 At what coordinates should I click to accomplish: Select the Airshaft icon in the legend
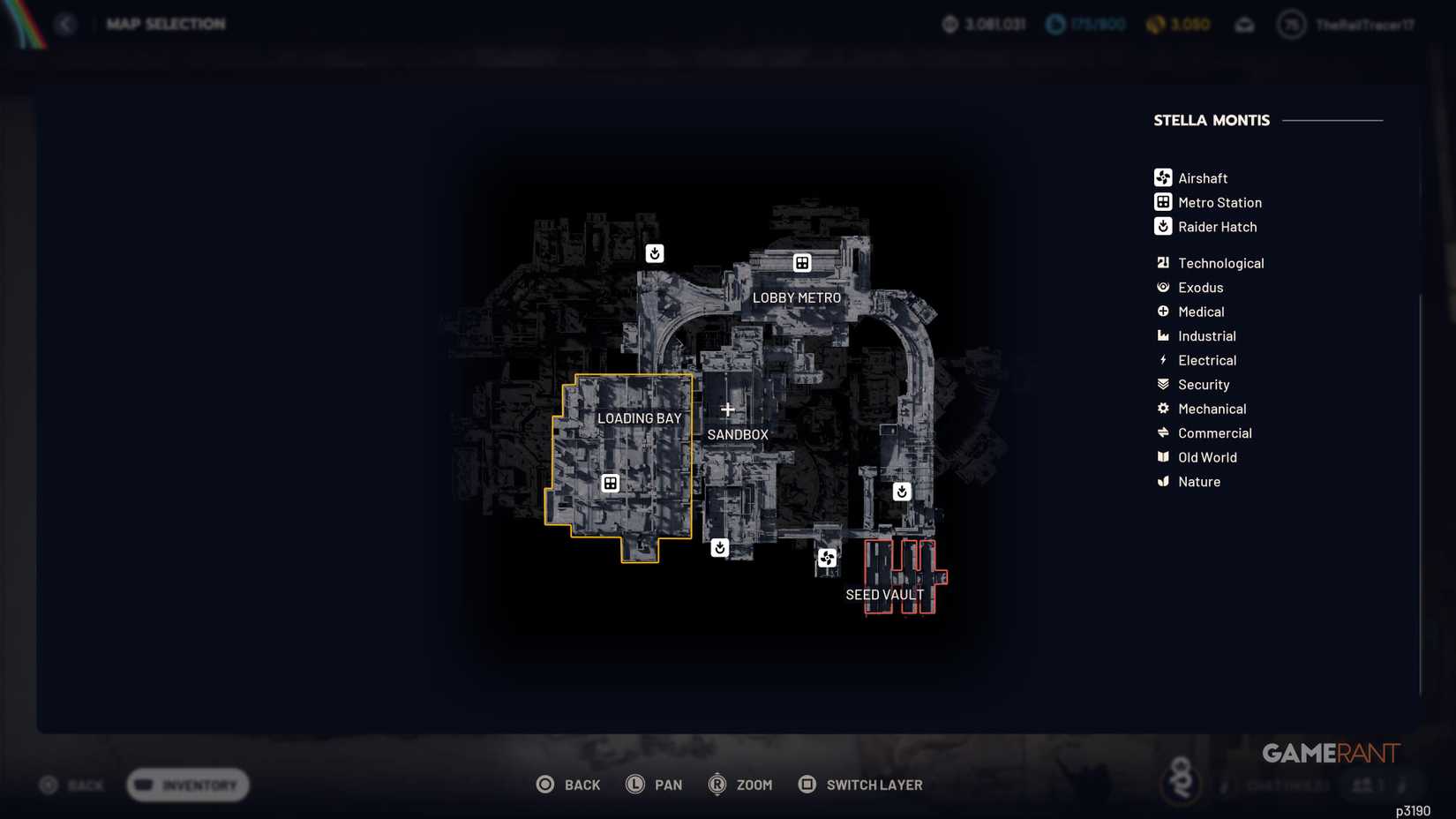coord(1162,177)
